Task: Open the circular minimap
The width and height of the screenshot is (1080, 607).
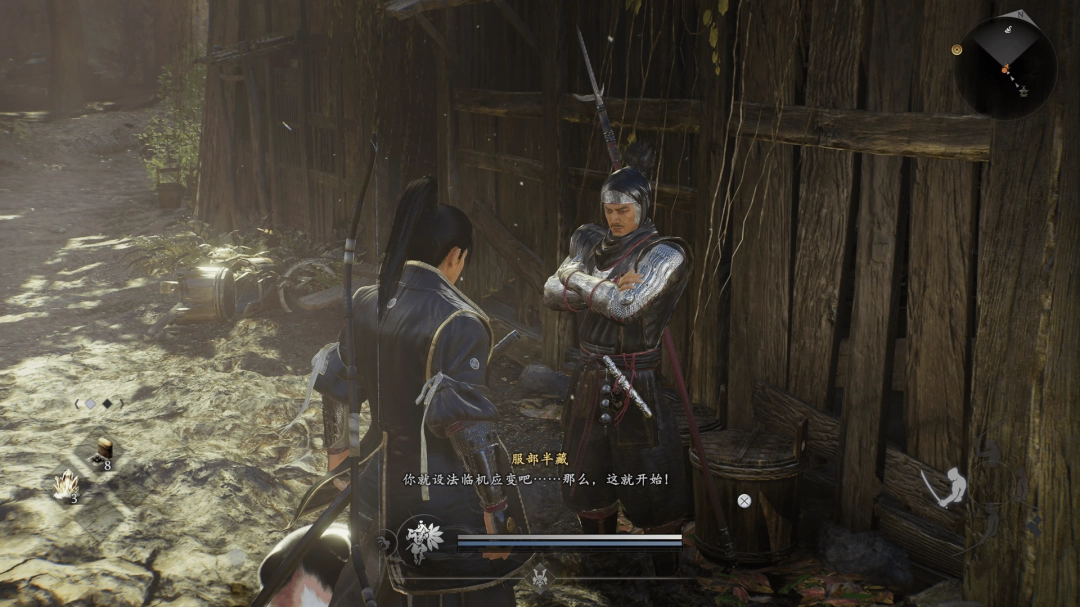Action: pyautogui.click(x=1005, y=67)
